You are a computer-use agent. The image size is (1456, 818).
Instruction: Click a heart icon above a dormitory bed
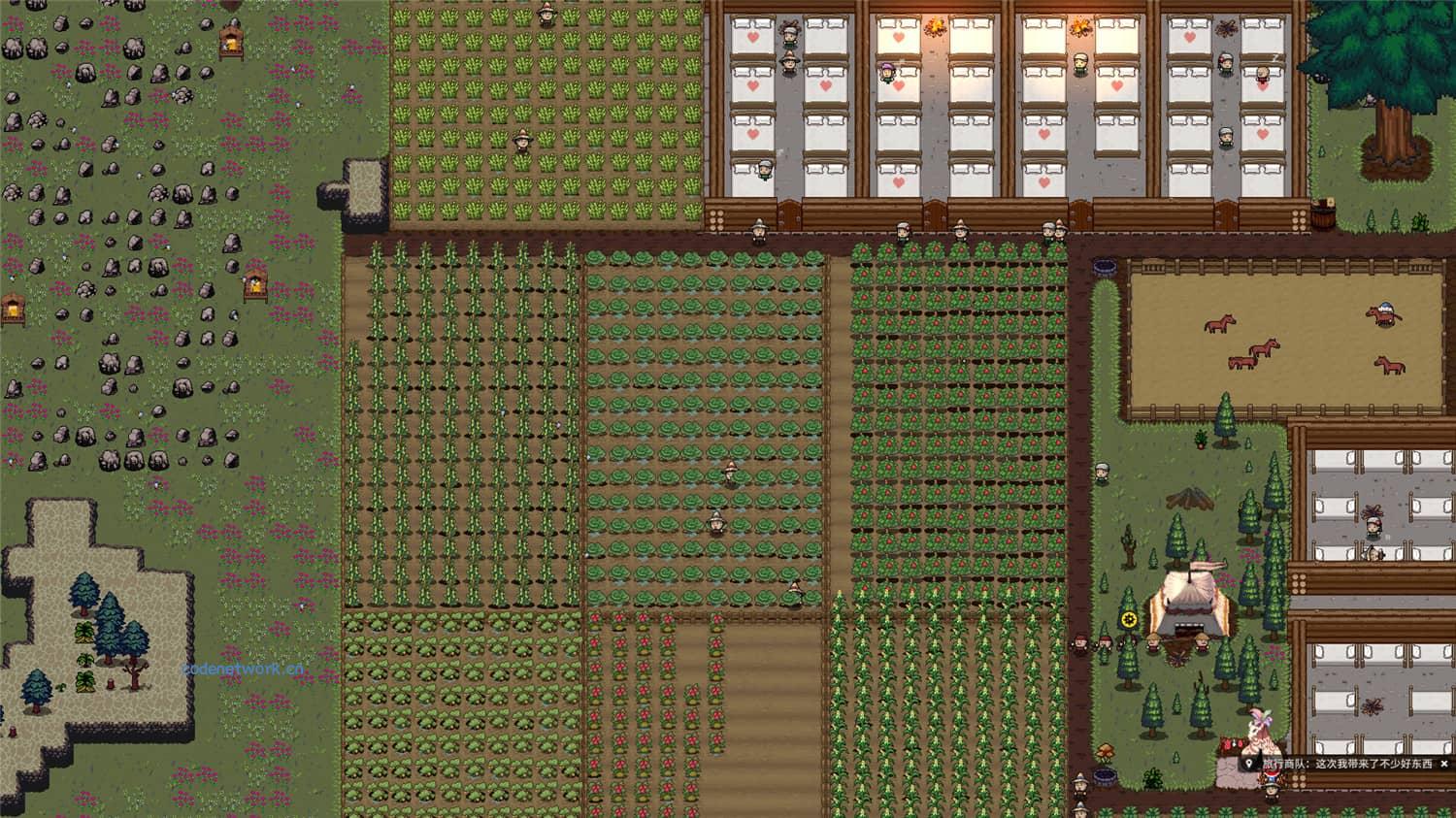[755, 39]
